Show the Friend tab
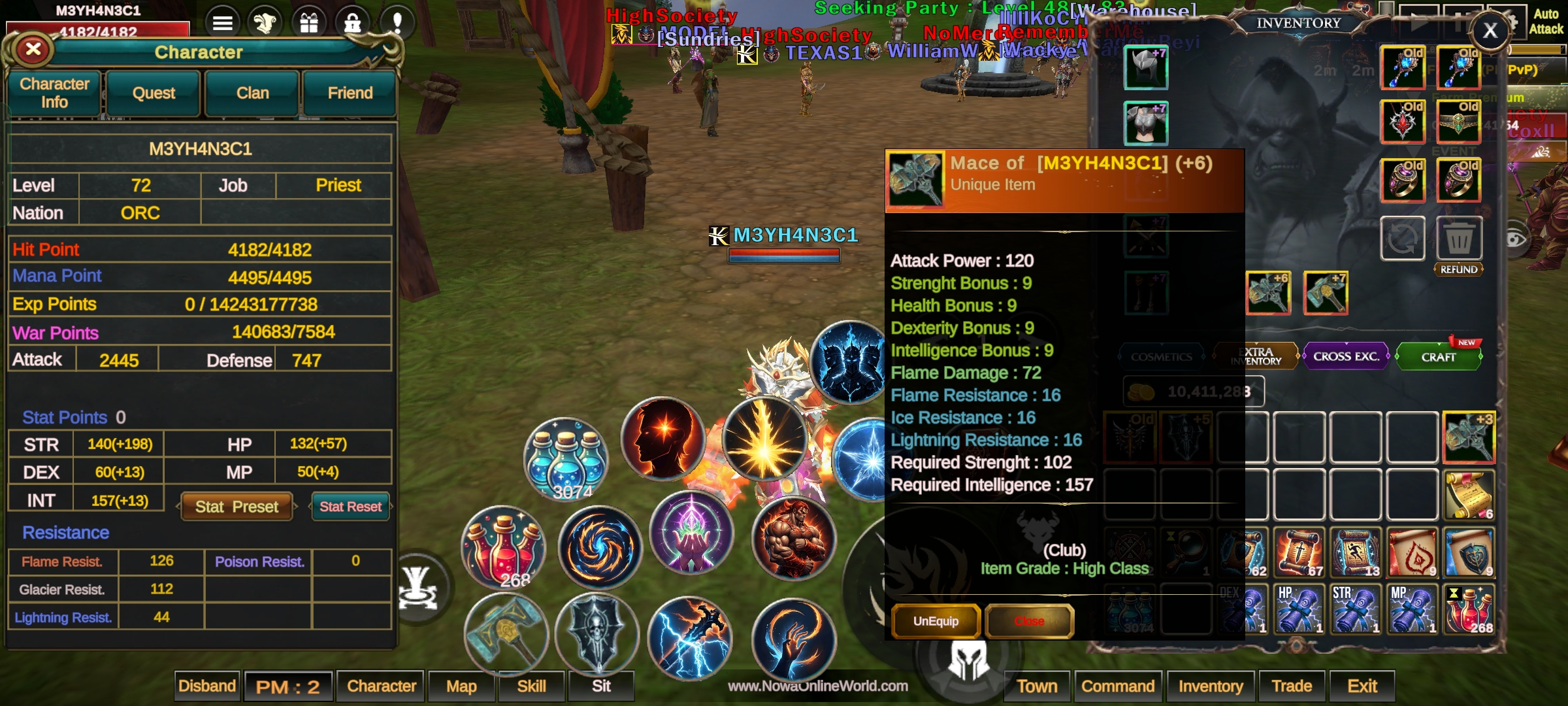Viewport: 1568px width, 706px height. click(350, 93)
